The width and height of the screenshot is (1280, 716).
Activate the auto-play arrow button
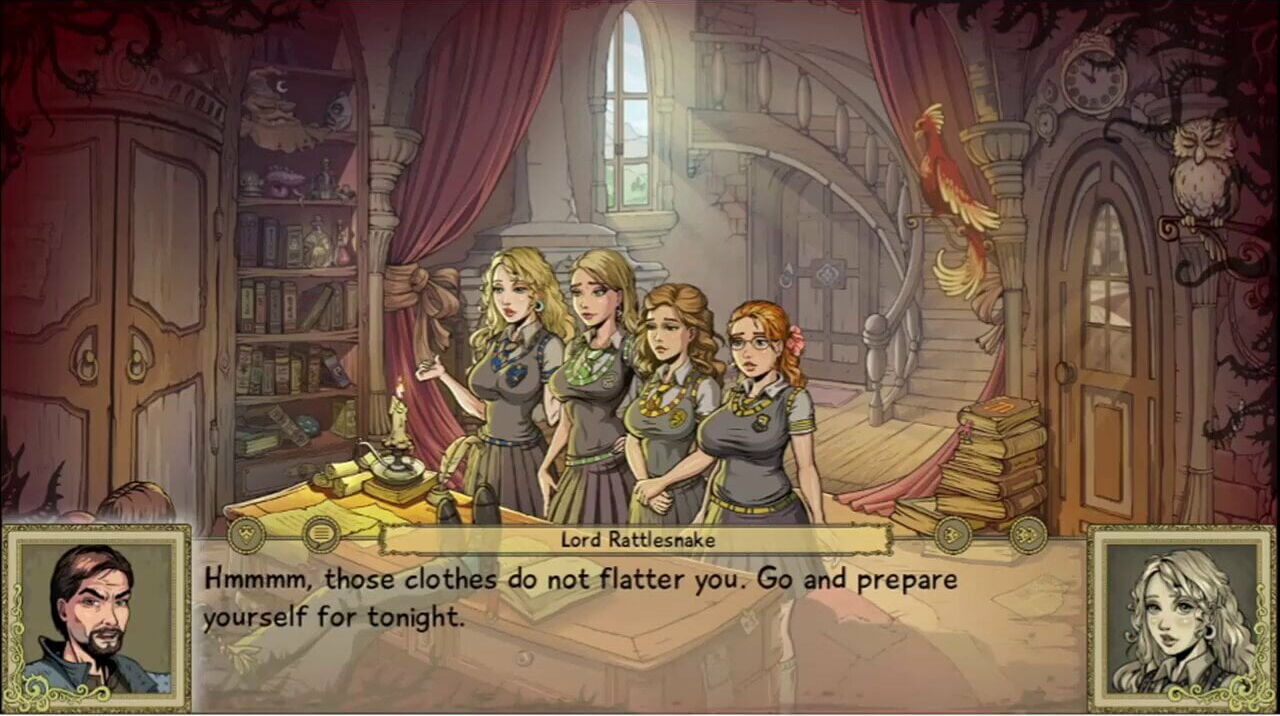coord(953,535)
